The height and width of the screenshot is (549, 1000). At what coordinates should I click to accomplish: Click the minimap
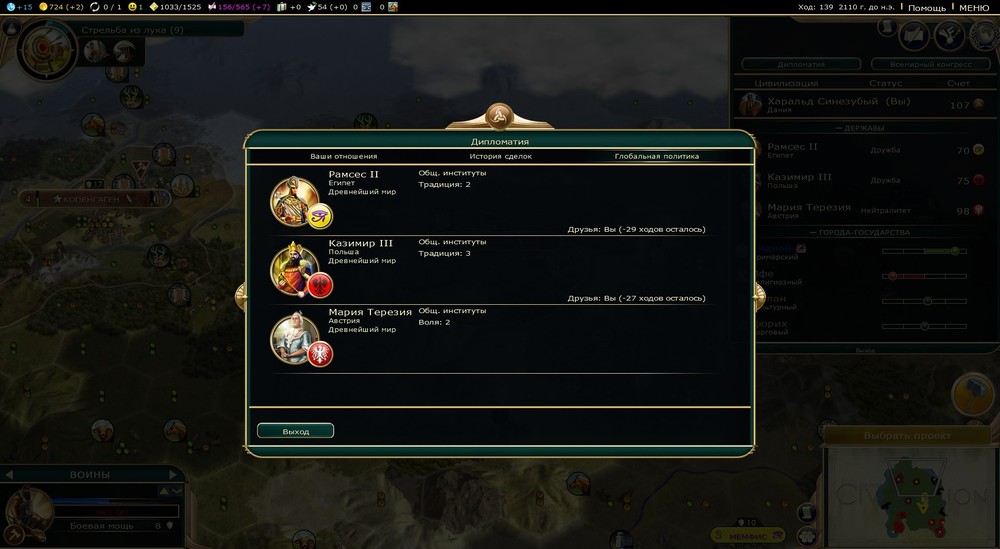coord(908,496)
